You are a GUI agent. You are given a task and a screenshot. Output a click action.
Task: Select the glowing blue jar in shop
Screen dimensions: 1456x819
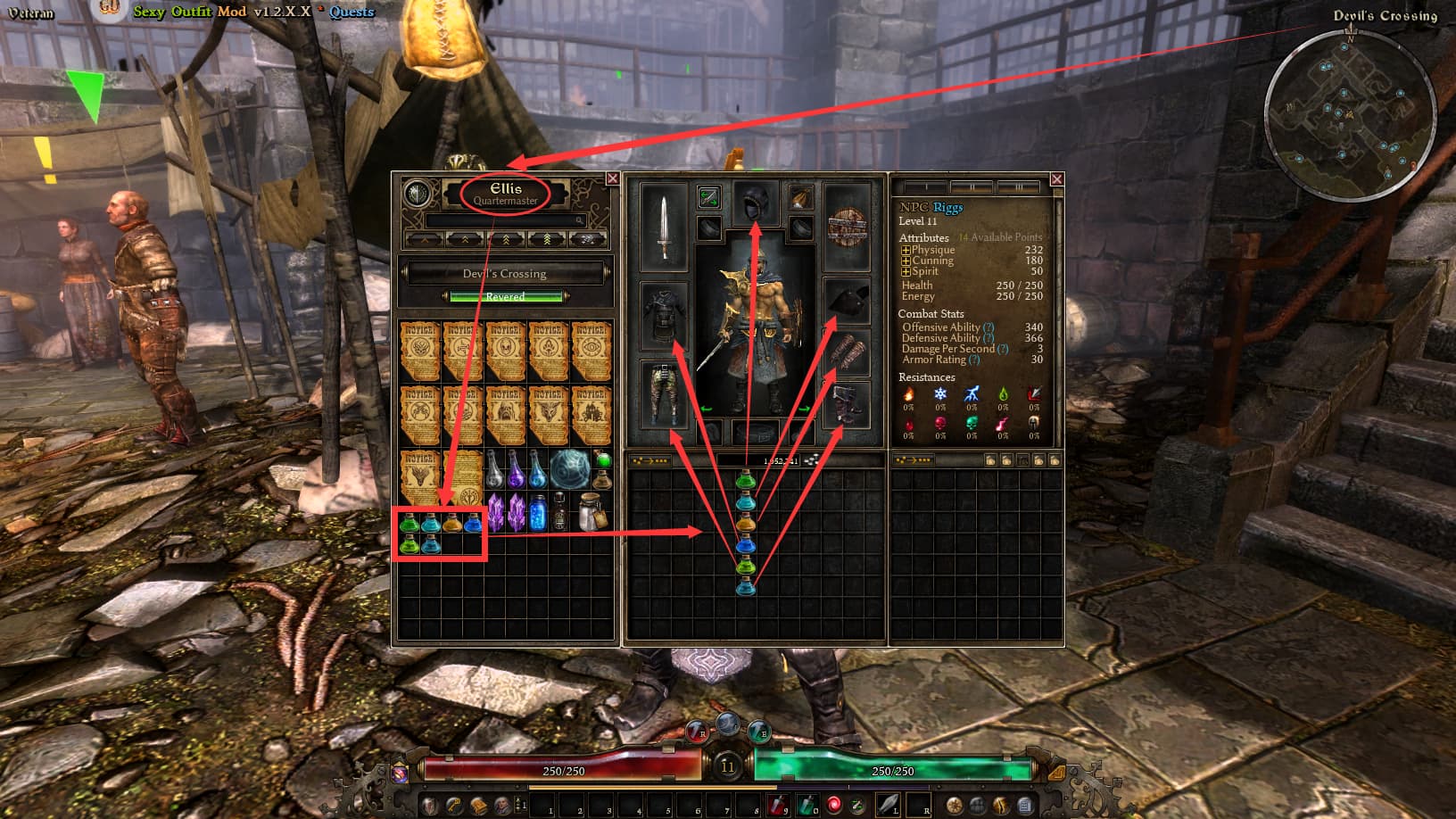(538, 513)
